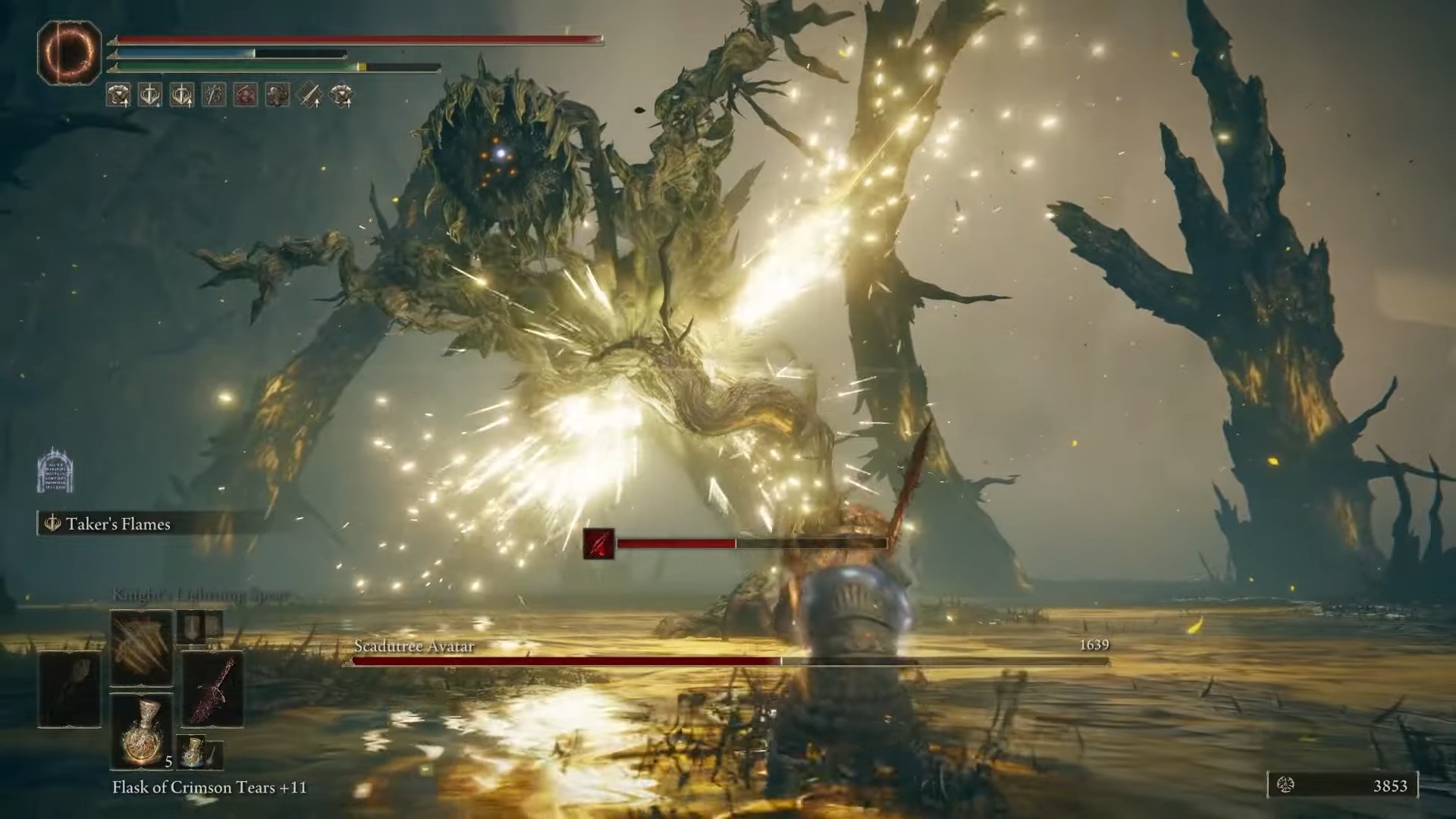Click the red stagger icon on the stance bar

(599, 544)
